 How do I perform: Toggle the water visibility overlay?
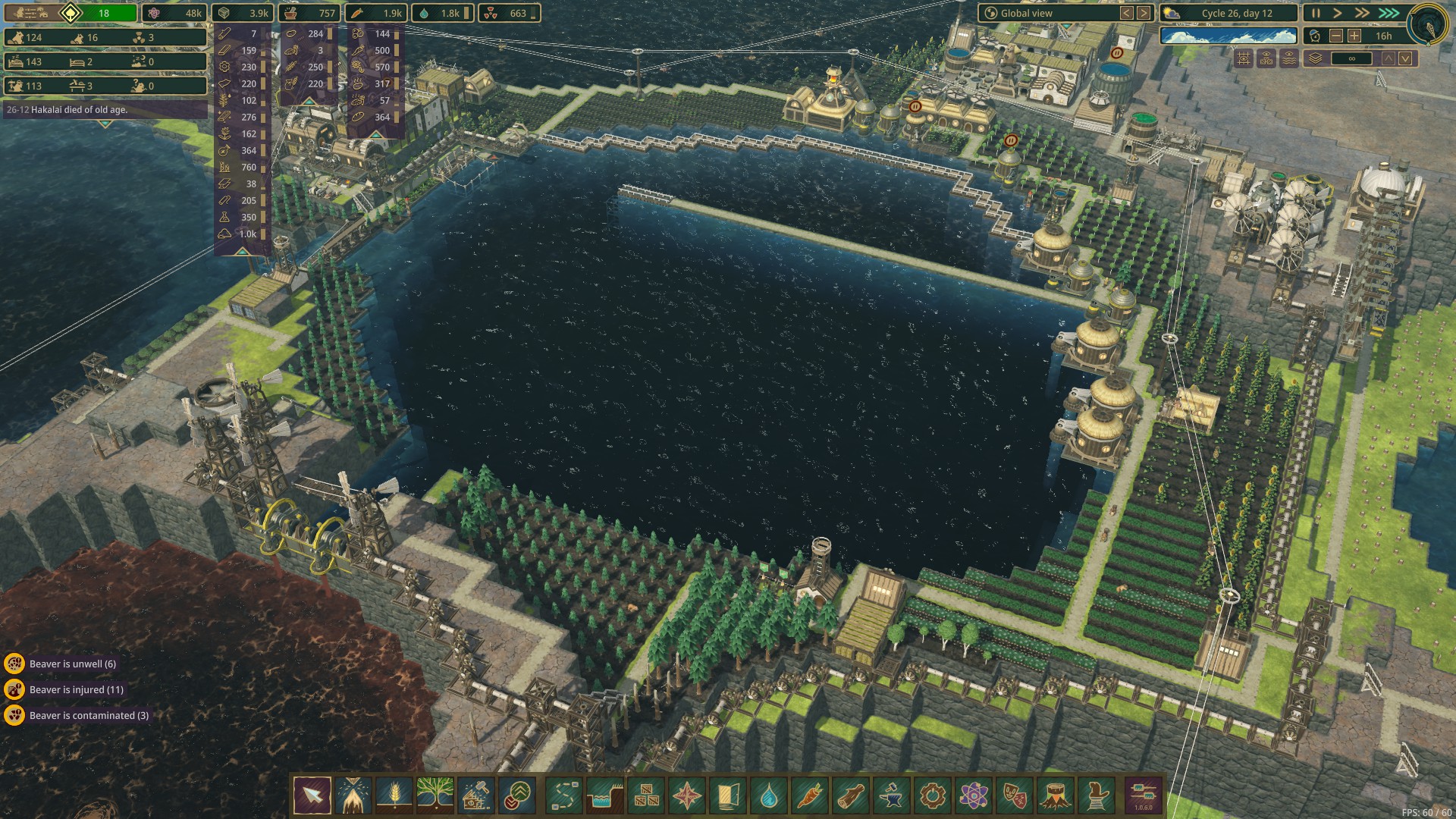pyautogui.click(x=1289, y=58)
